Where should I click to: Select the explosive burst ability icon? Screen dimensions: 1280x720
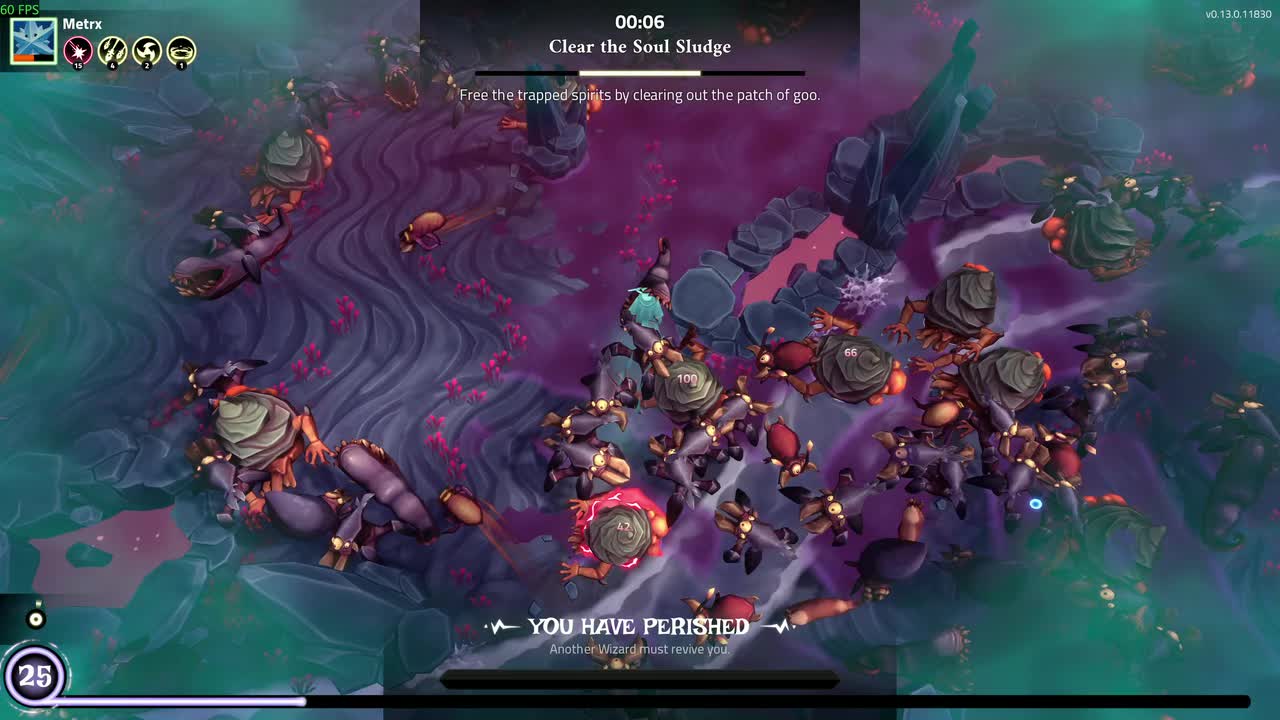78,51
